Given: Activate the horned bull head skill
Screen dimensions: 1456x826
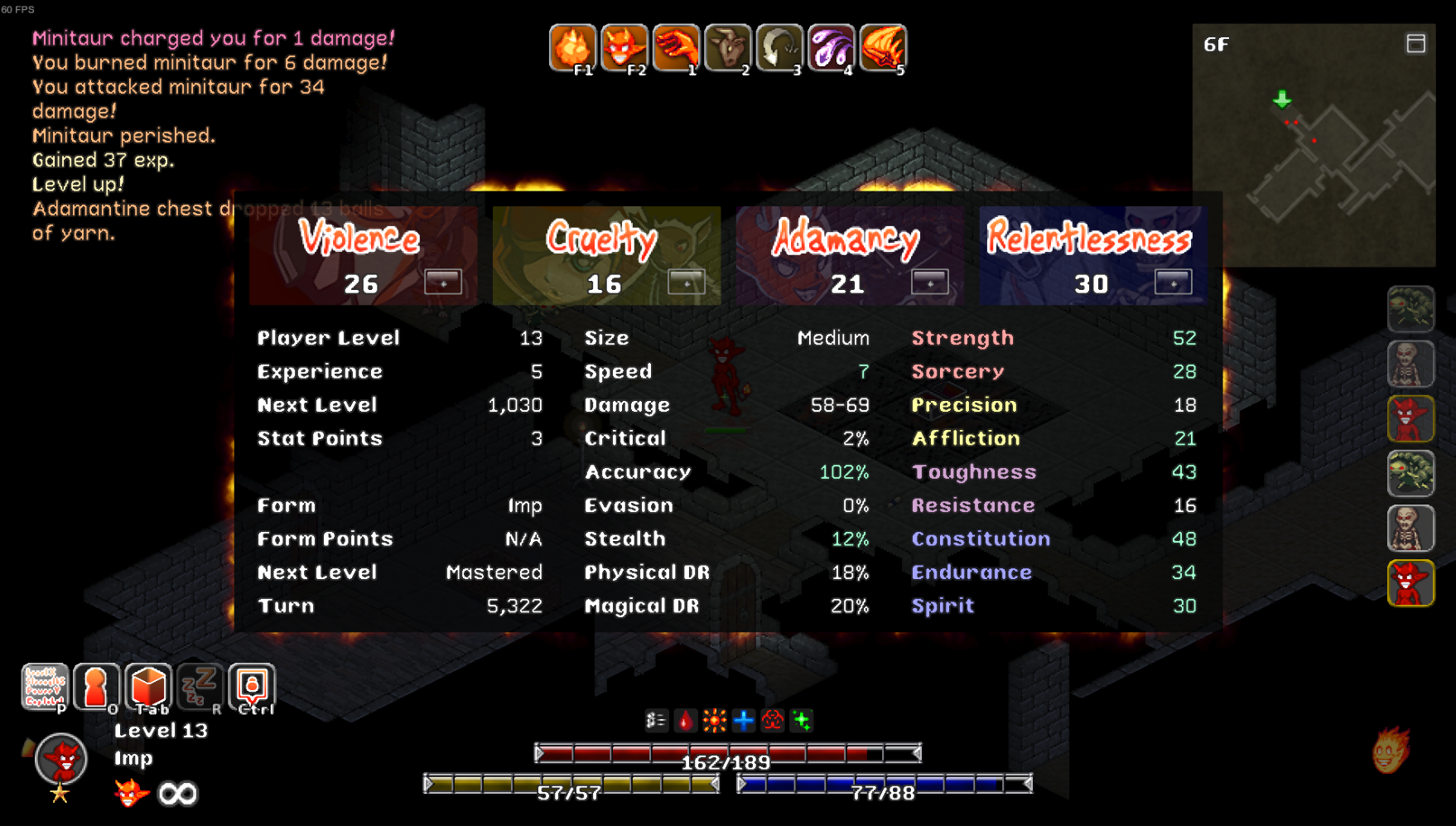Looking at the screenshot, I should 727,48.
